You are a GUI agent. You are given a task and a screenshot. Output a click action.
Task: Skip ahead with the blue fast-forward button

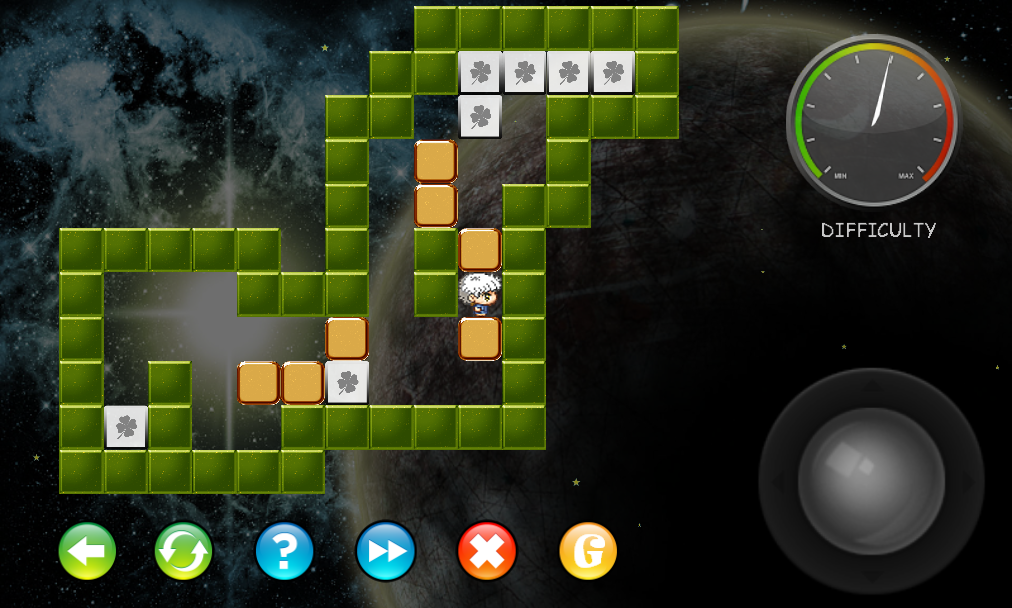point(386,551)
